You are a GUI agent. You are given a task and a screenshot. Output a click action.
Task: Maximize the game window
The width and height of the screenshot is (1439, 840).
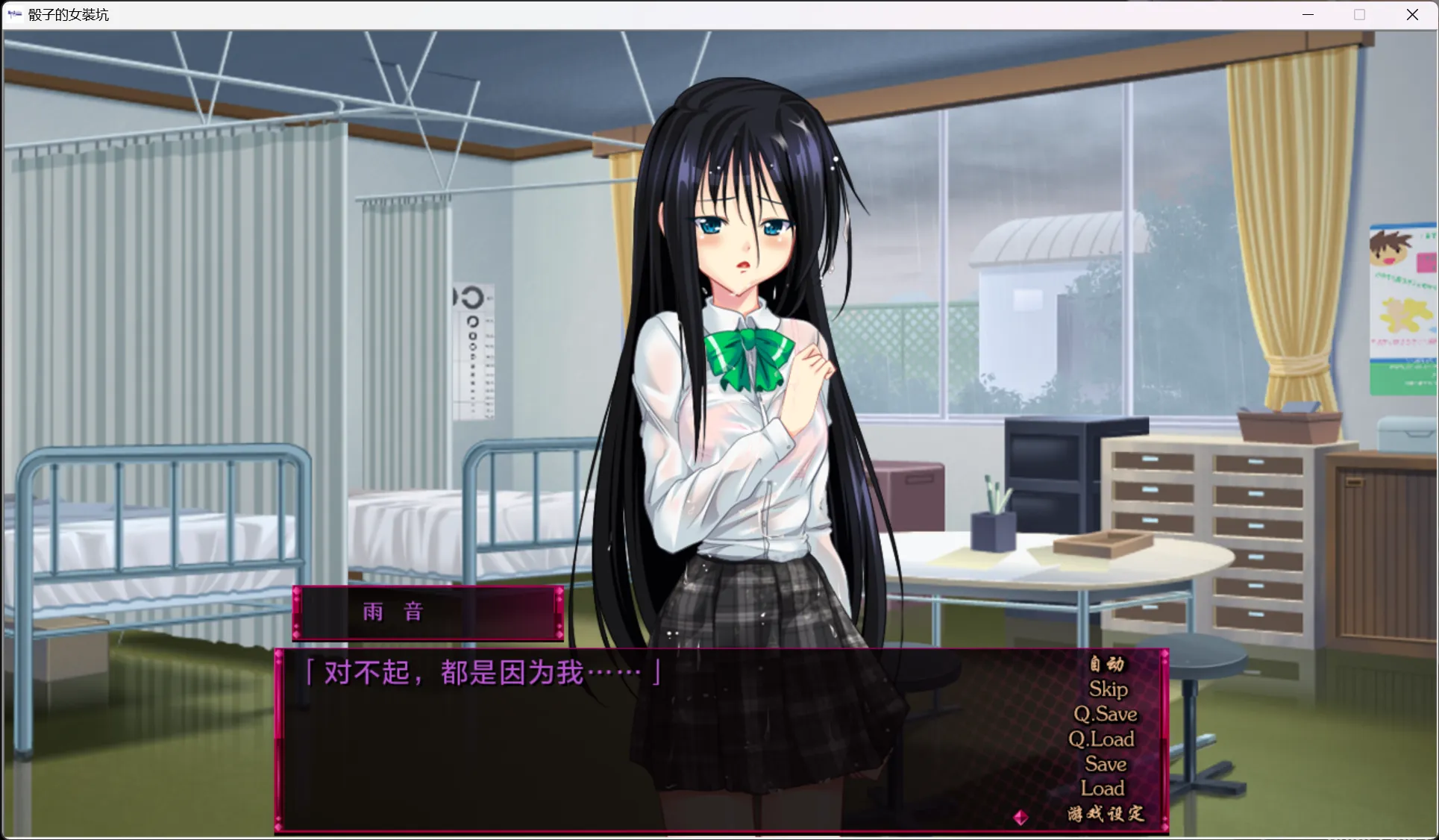[x=1358, y=14]
